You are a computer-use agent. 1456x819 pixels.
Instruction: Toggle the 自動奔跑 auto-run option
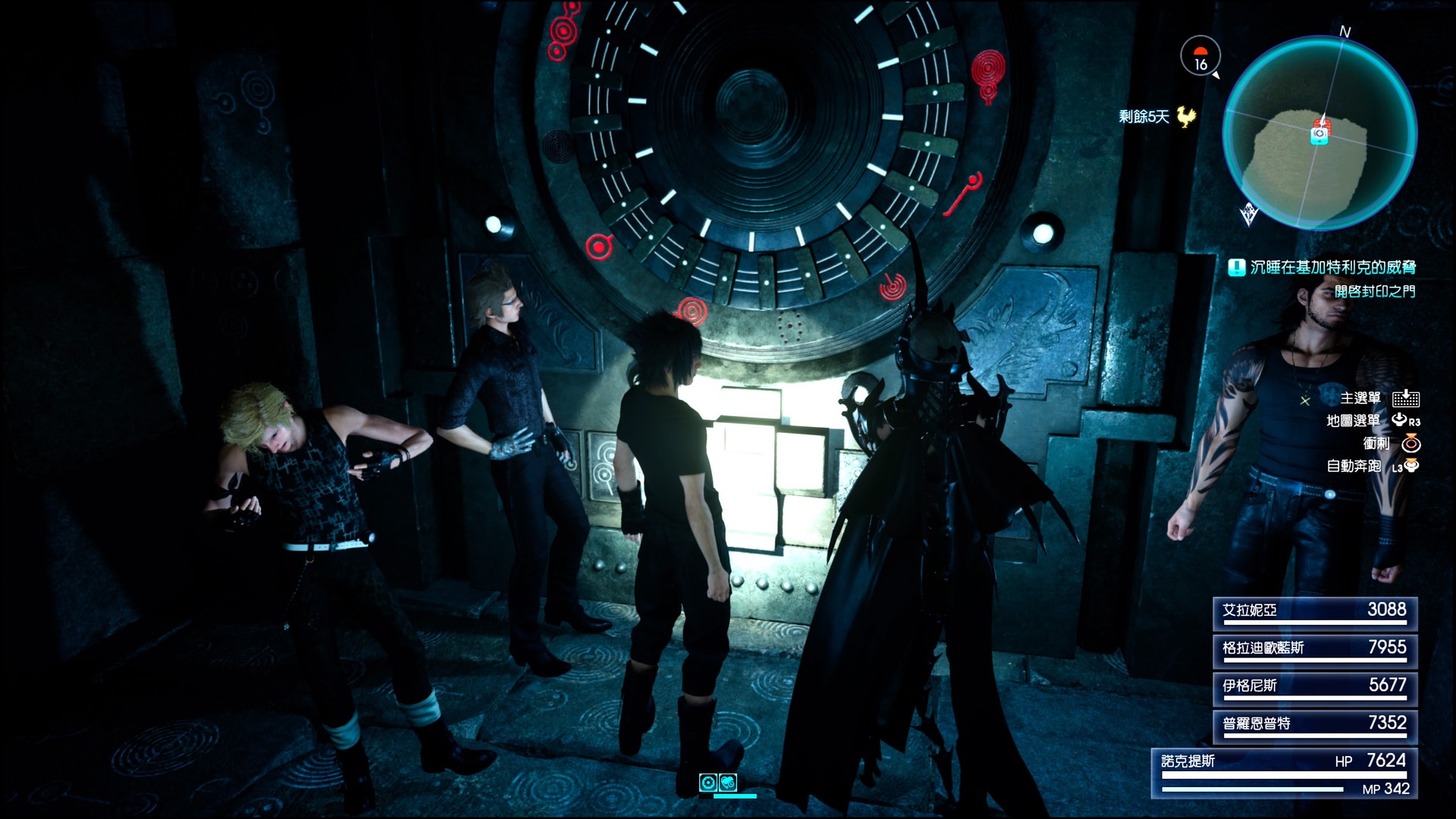(x=1354, y=466)
